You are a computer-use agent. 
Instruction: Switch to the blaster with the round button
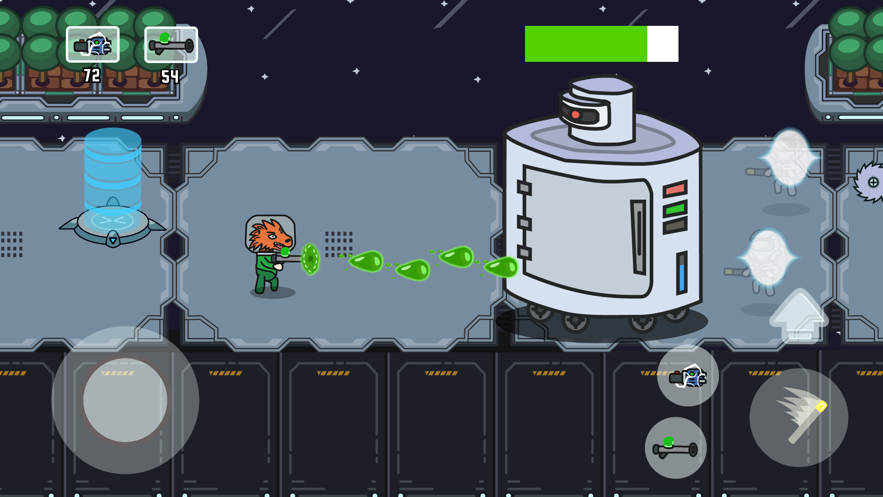[x=688, y=376]
